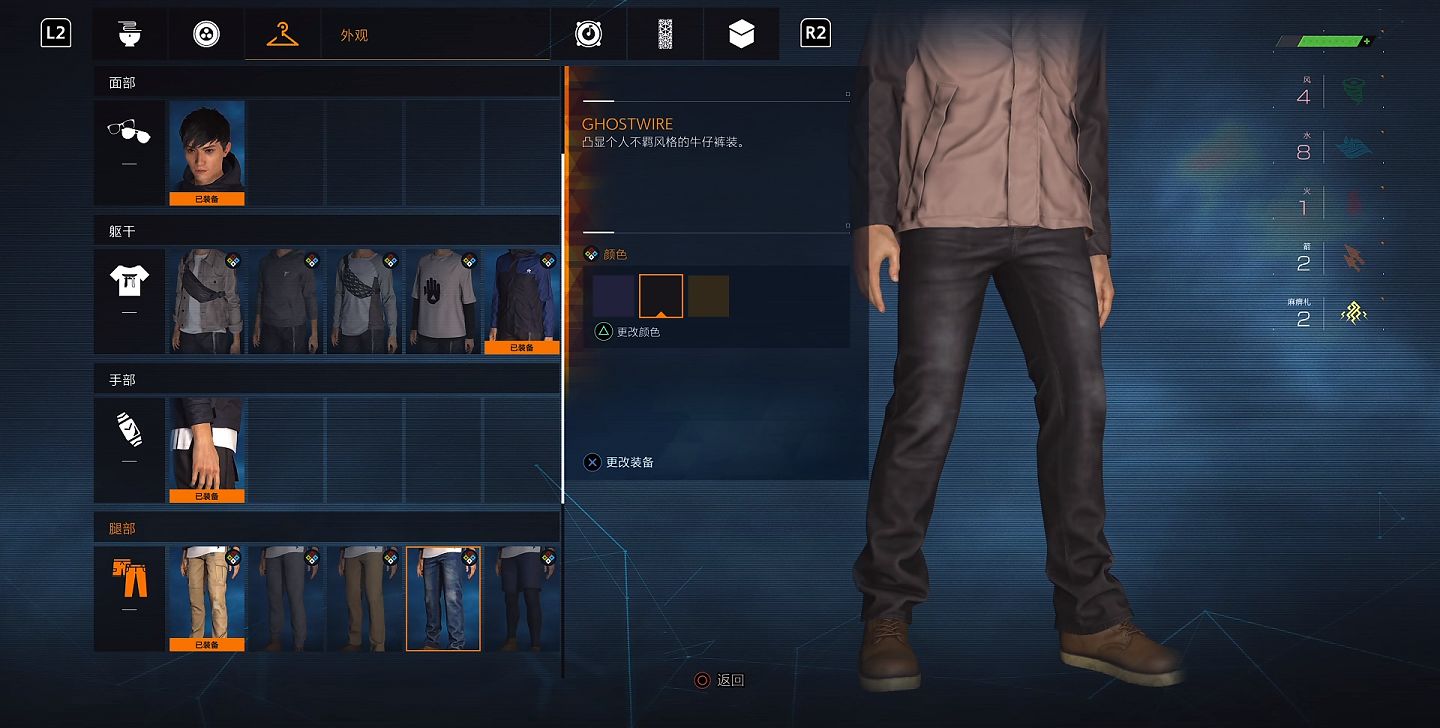The width and height of the screenshot is (1440, 728).
Task: Select the 外观 hanger tab
Action: click(x=283, y=34)
